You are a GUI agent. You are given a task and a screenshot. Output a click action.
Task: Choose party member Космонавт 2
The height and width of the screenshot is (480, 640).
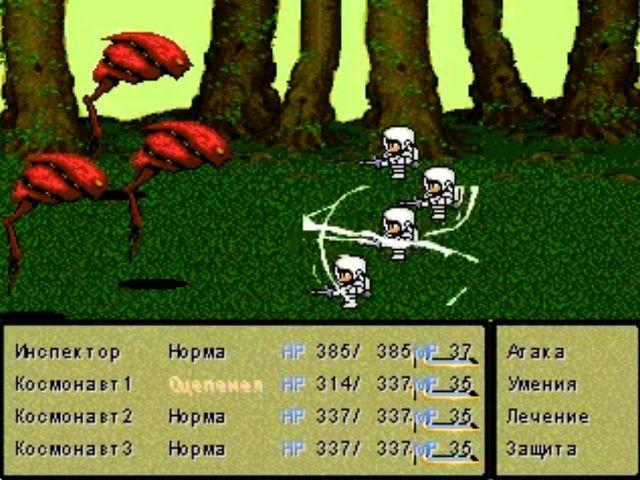point(74,417)
